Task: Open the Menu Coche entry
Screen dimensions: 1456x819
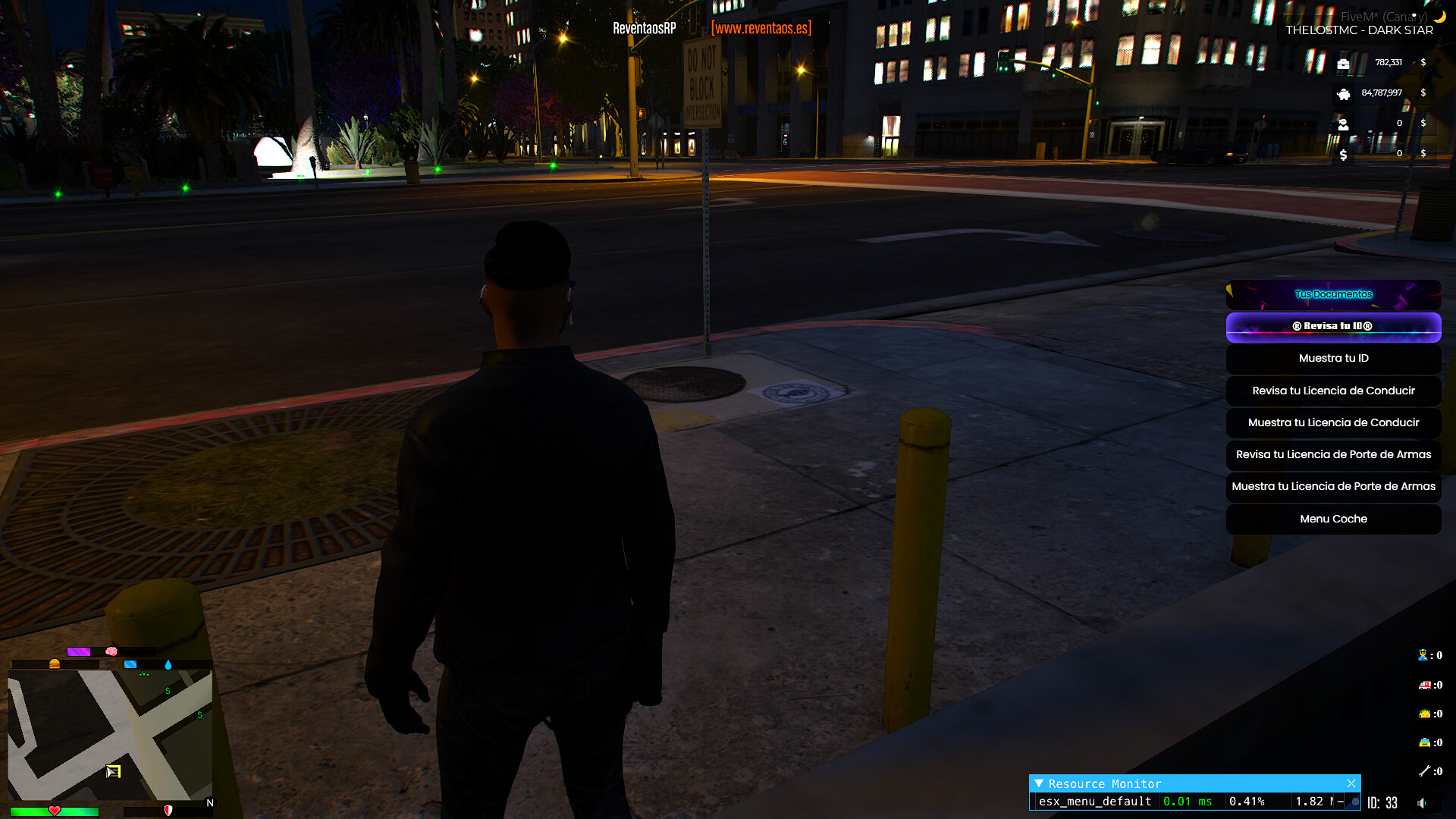Action: pyautogui.click(x=1333, y=519)
